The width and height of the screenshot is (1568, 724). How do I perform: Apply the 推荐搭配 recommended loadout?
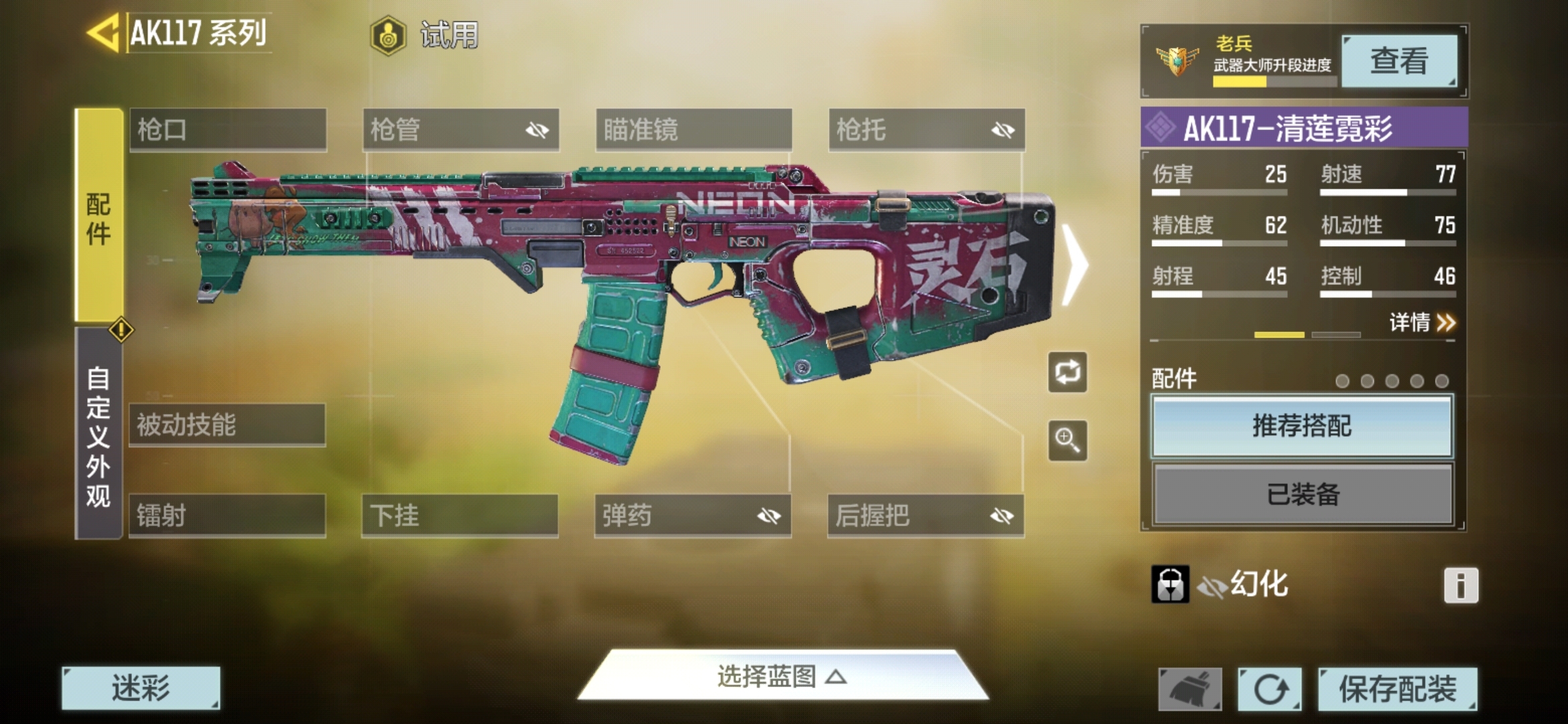tap(1302, 426)
